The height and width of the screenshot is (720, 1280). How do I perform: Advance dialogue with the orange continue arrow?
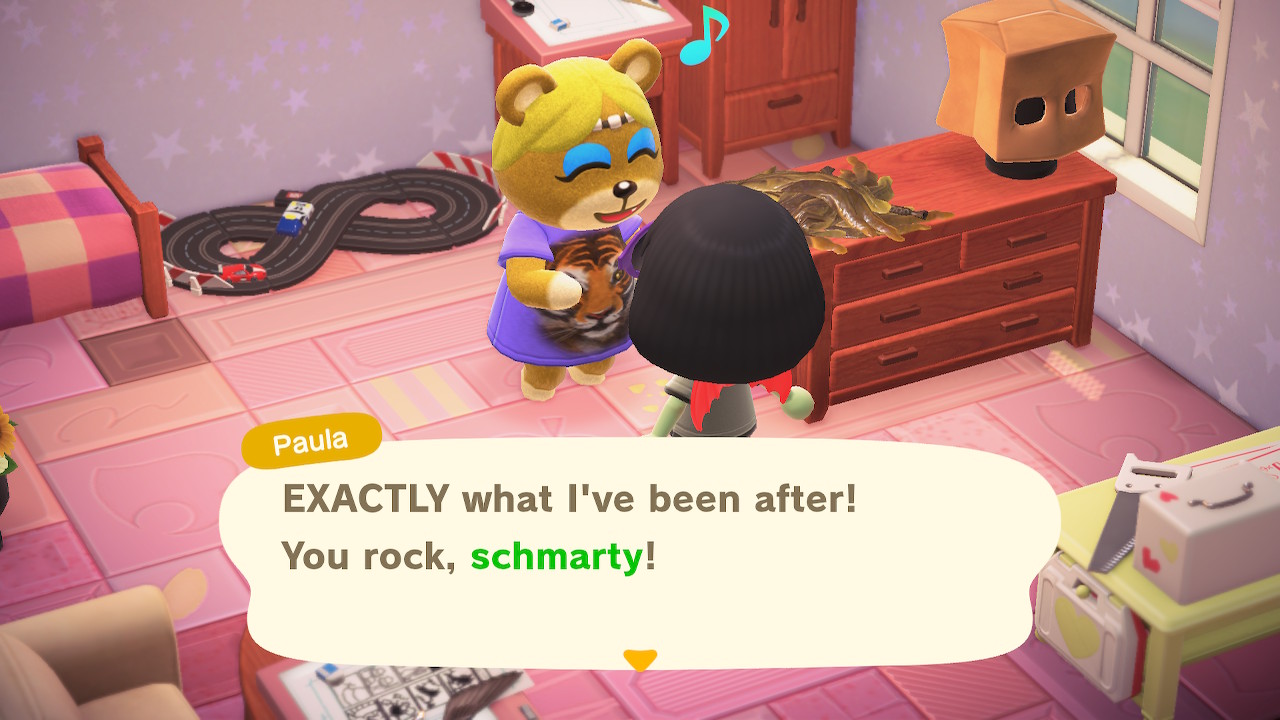[x=640, y=659]
